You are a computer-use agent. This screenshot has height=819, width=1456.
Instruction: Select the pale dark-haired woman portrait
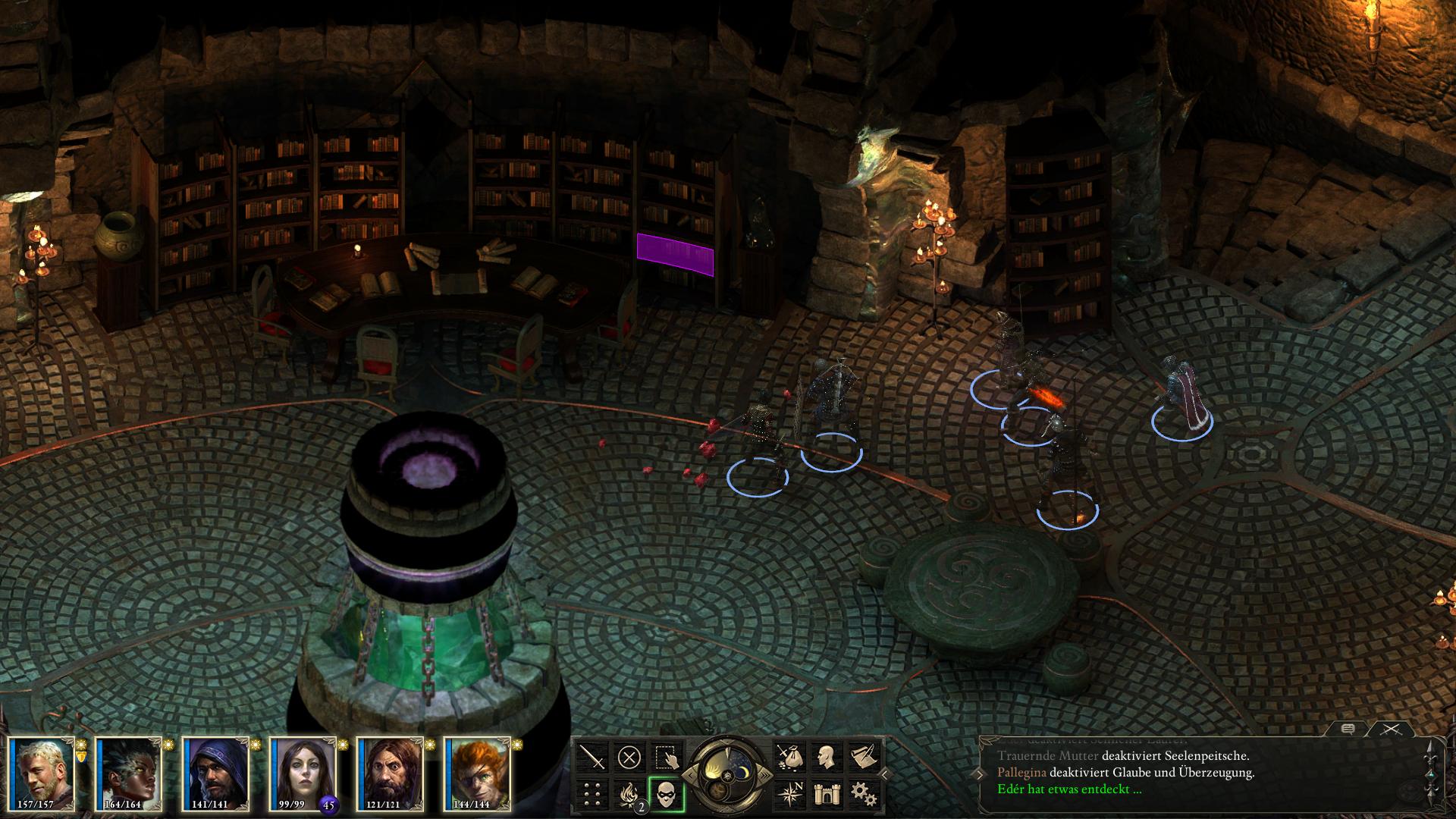(303, 773)
